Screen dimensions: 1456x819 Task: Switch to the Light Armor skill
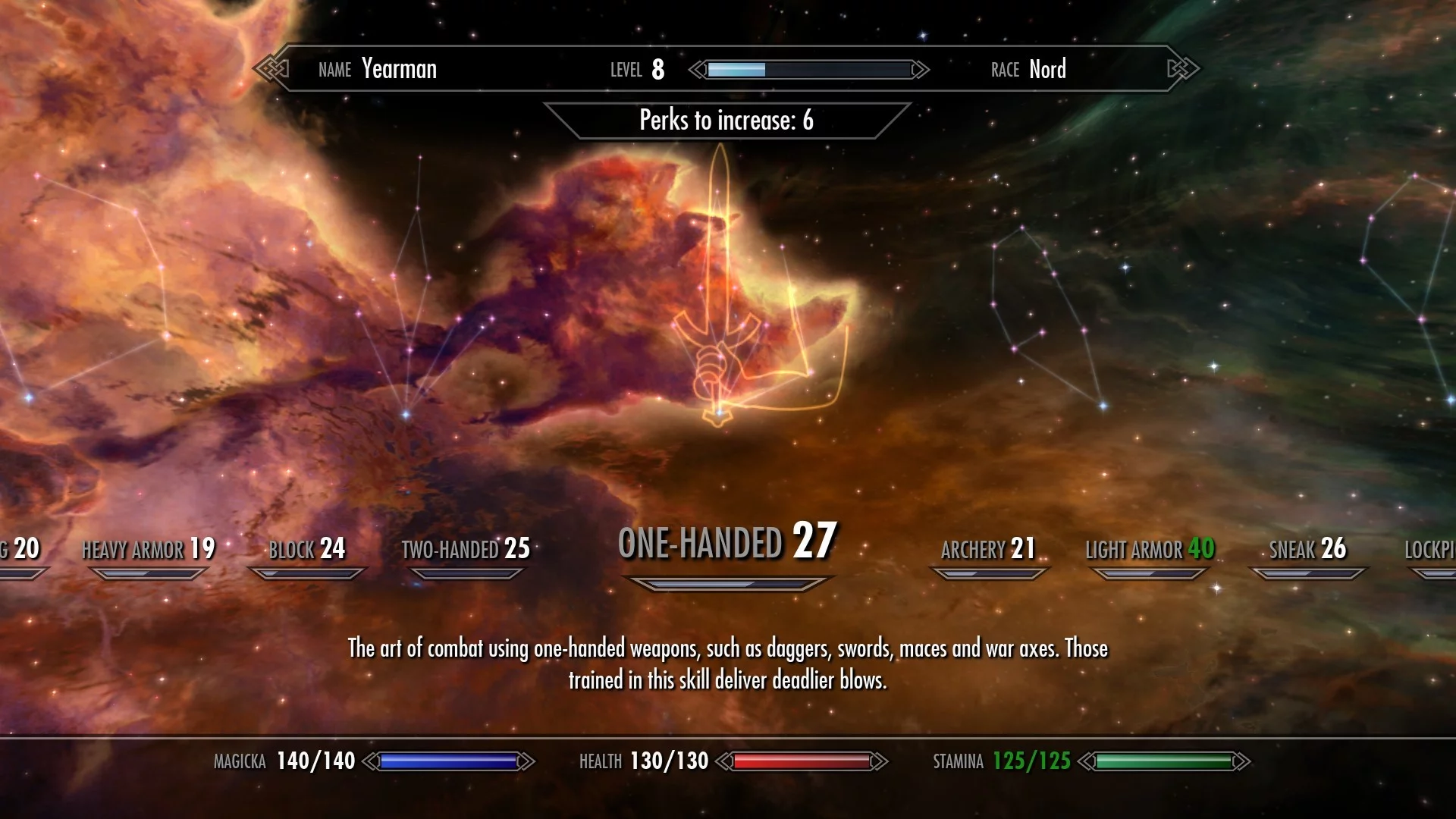[1150, 549]
